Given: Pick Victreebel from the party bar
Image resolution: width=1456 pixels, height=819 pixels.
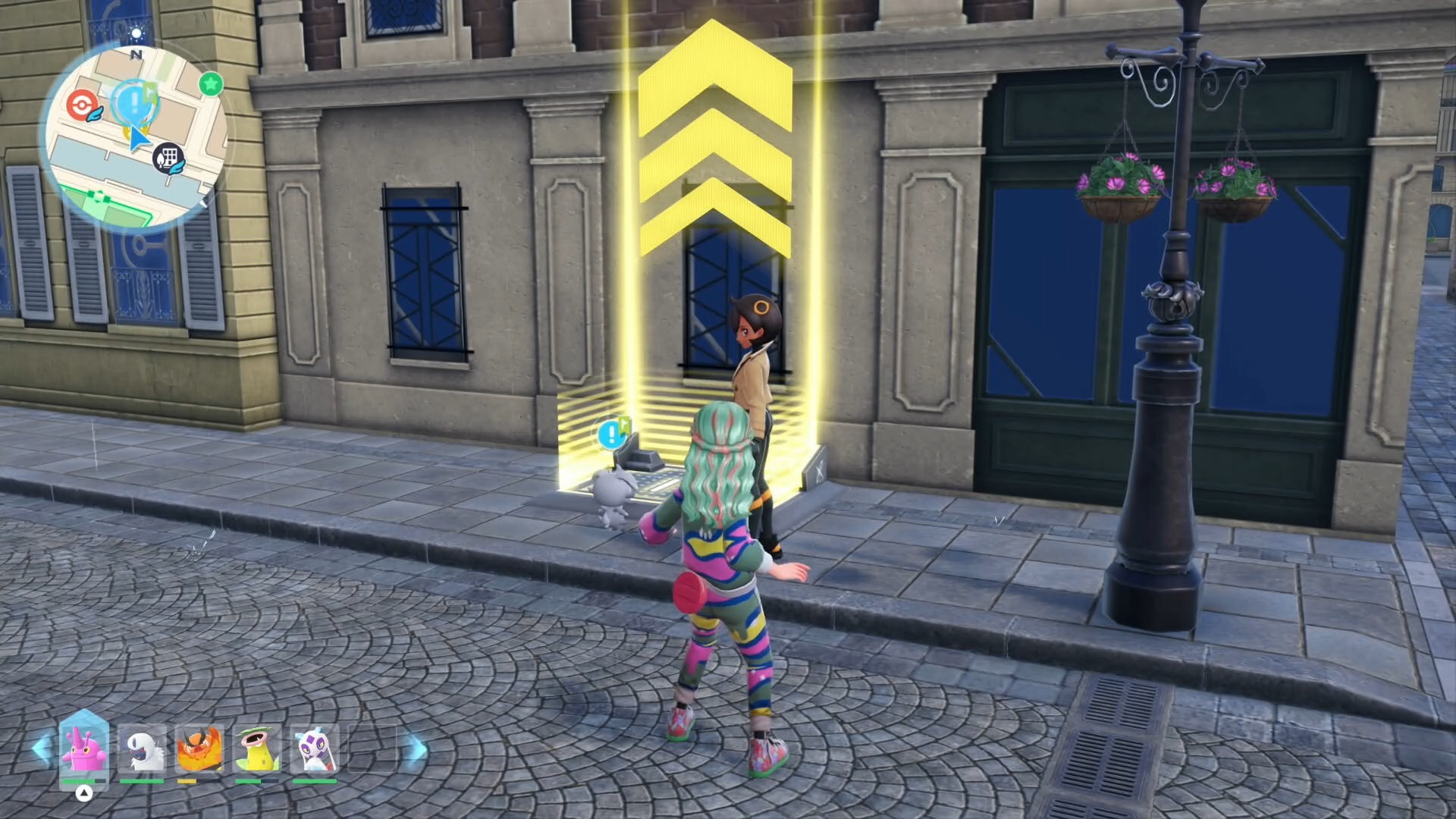Looking at the screenshot, I should tap(257, 749).
